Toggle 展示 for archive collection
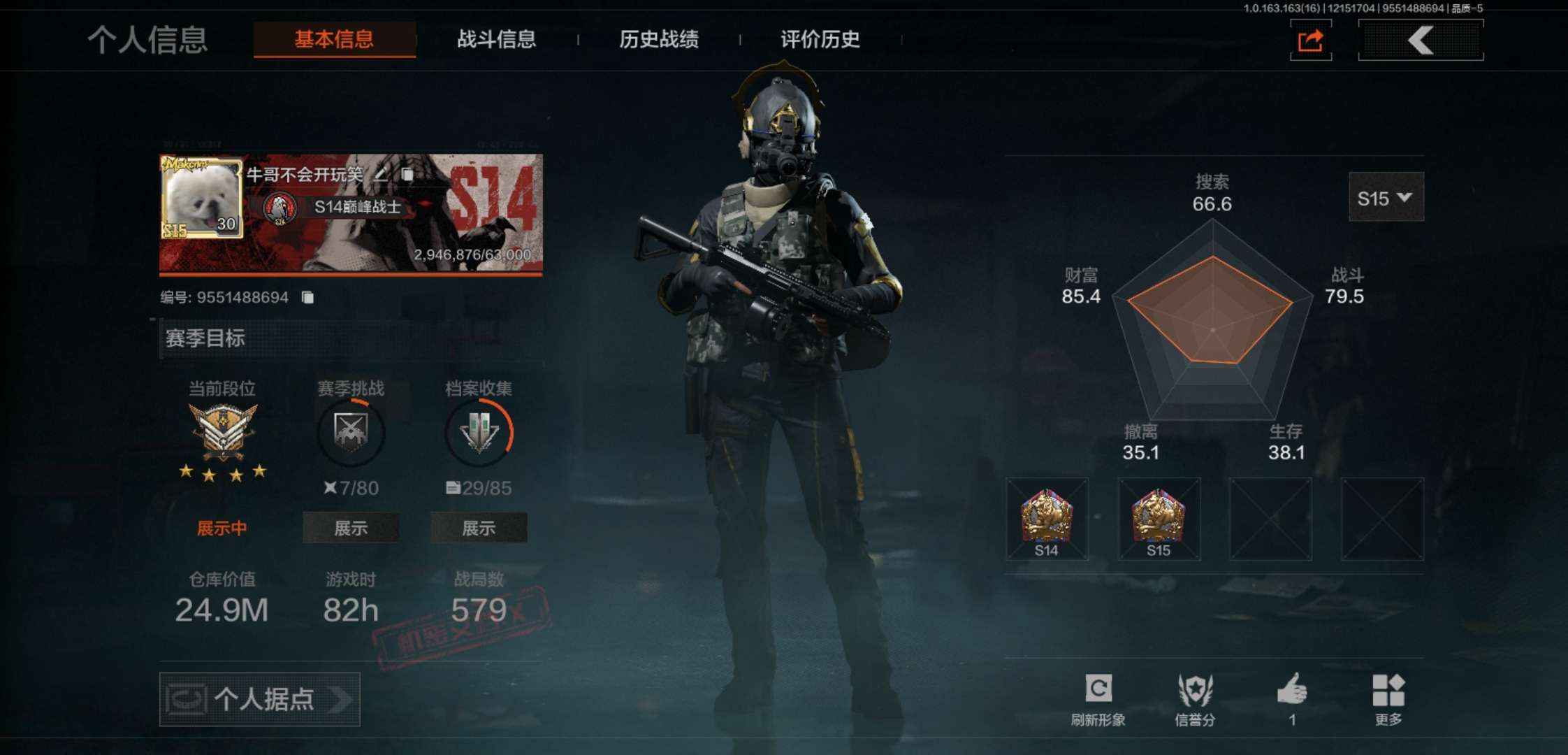1568x755 pixels. coord(479,528)
